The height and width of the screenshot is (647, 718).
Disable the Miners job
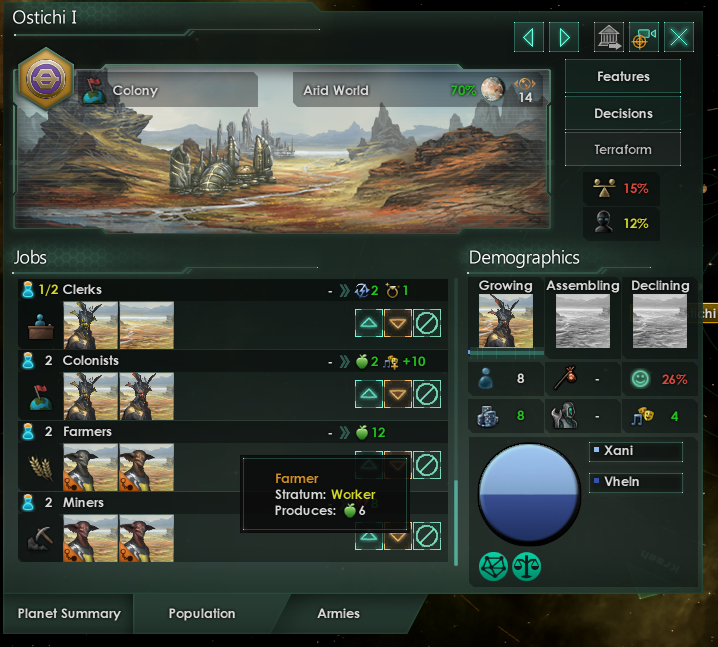click(x=427, y=535)
